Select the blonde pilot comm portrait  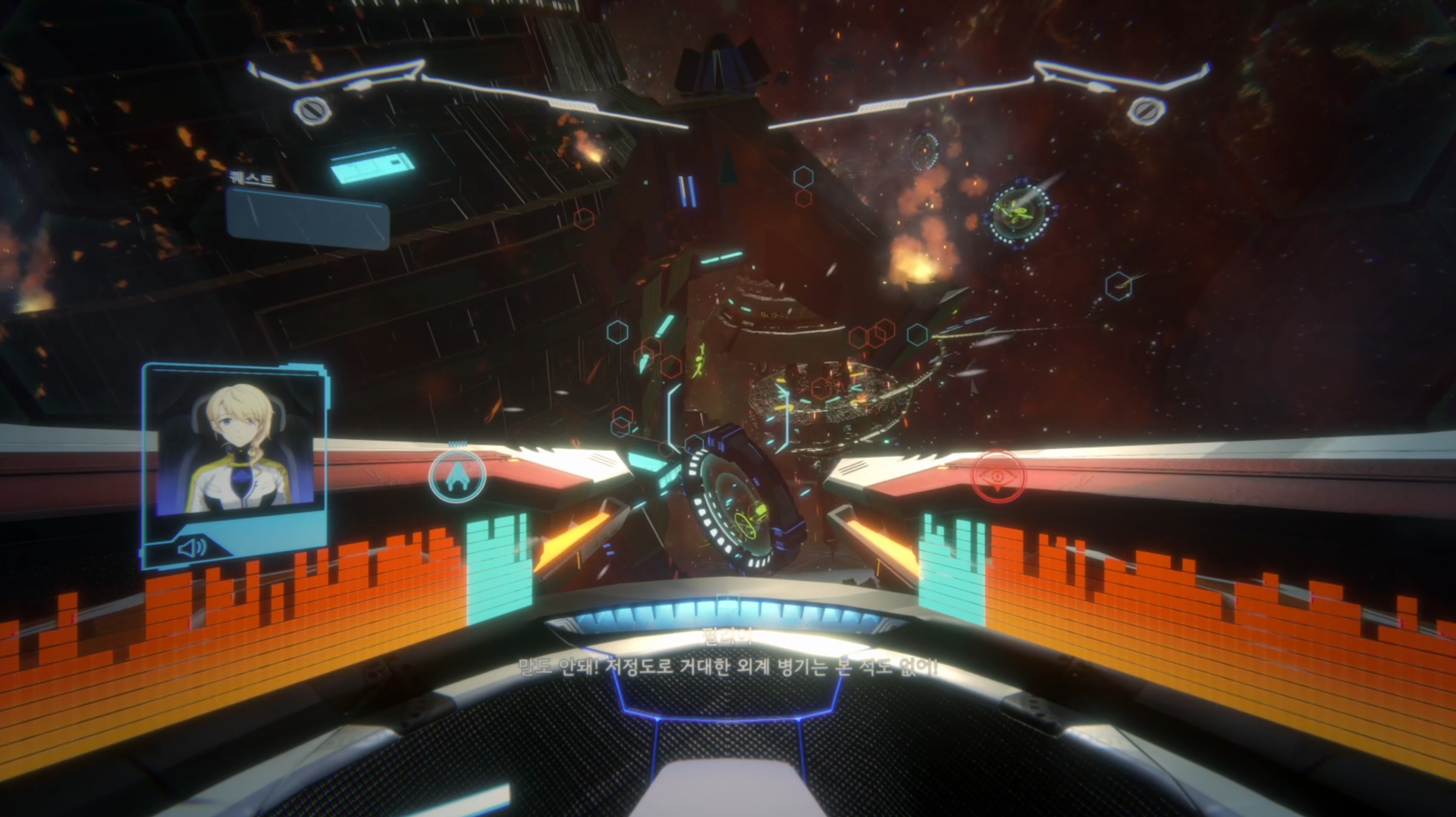(235, 449)
